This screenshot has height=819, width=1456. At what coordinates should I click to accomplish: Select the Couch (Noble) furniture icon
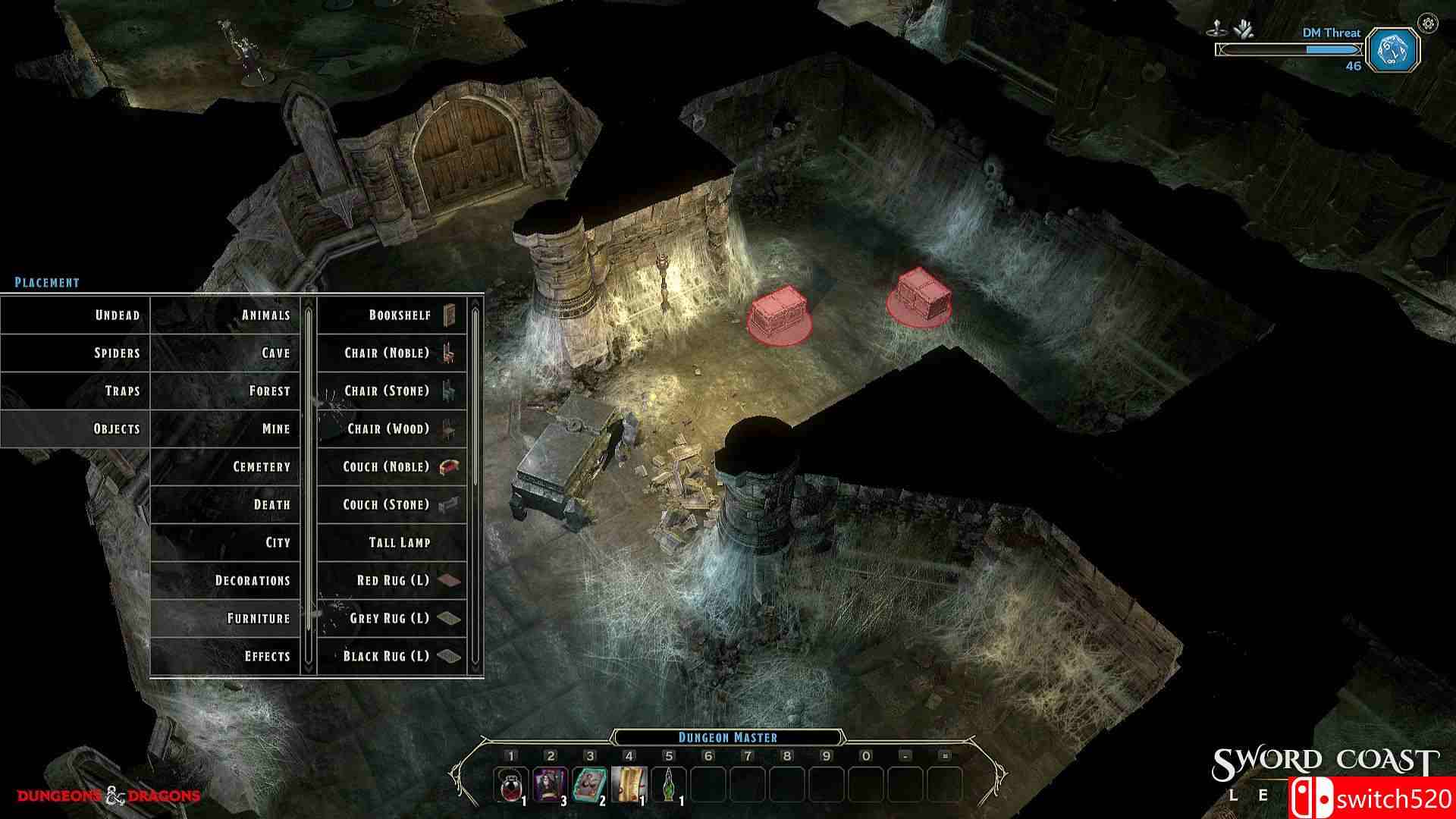click(x=391, y=467)
